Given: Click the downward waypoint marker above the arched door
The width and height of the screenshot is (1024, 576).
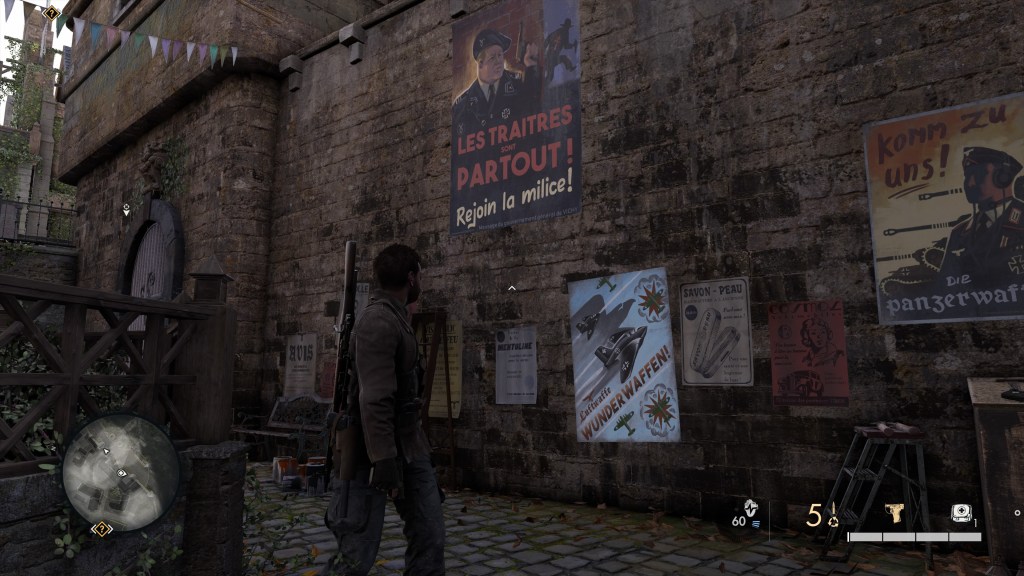Looking at the screenshot, I should (126, 211).
